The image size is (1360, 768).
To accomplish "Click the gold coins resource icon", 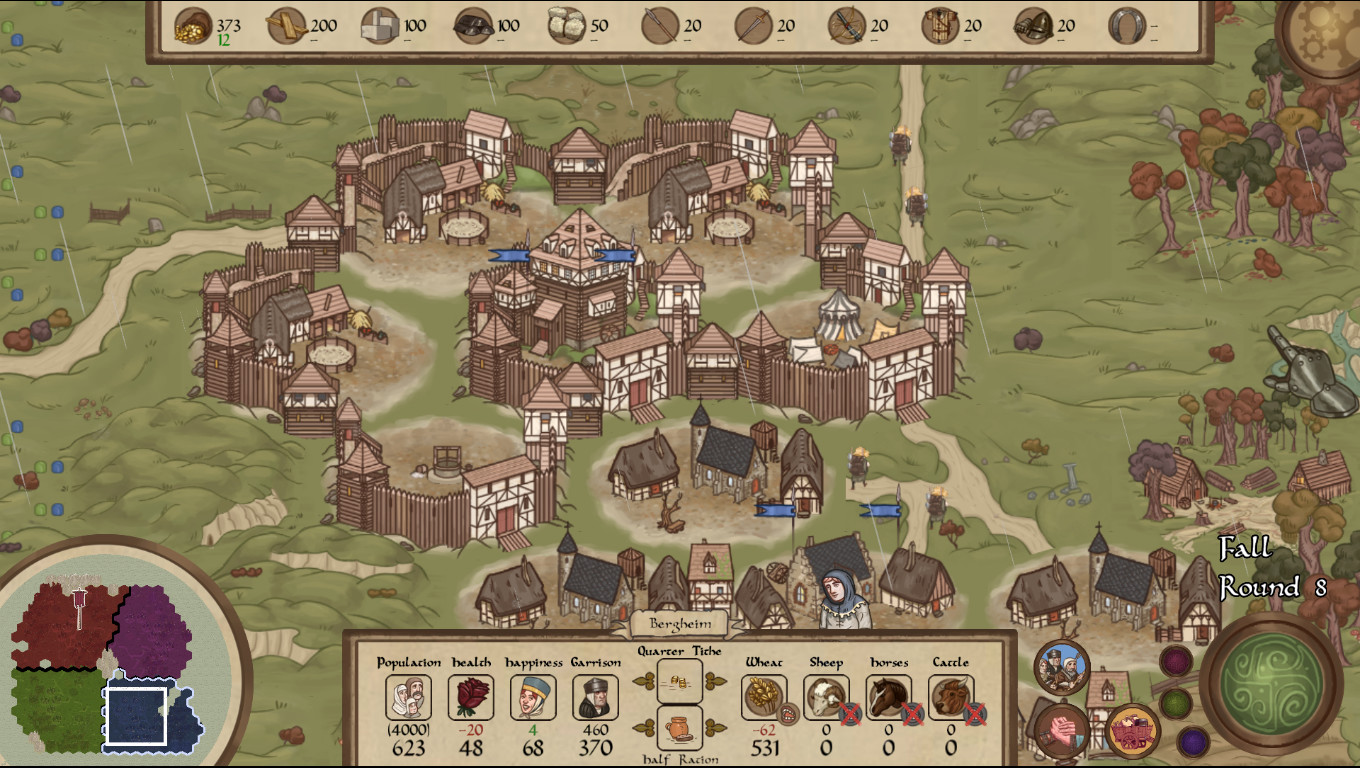I will tap(193, 25).
